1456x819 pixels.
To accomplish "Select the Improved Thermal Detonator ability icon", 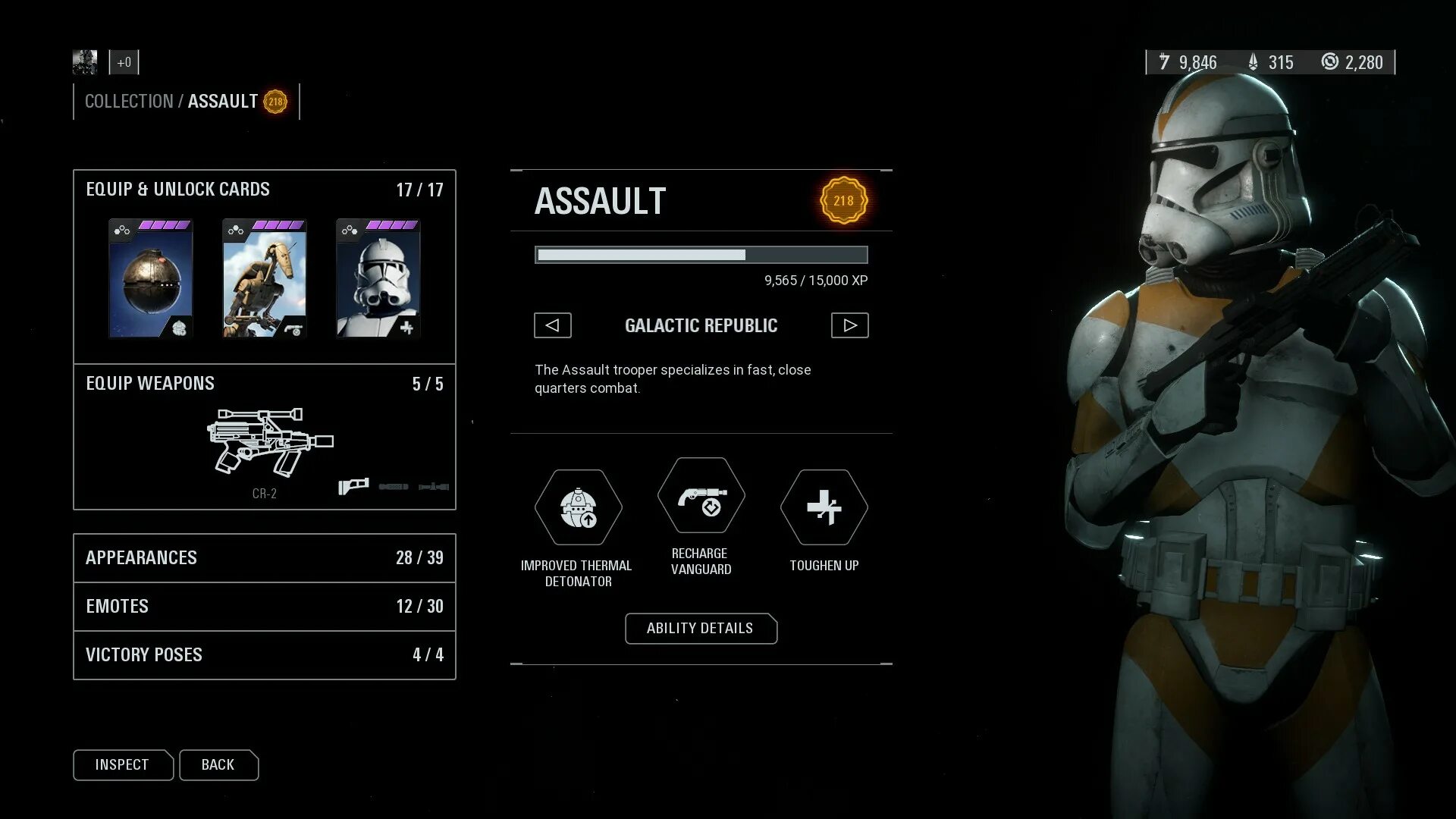I will [578, 507].
